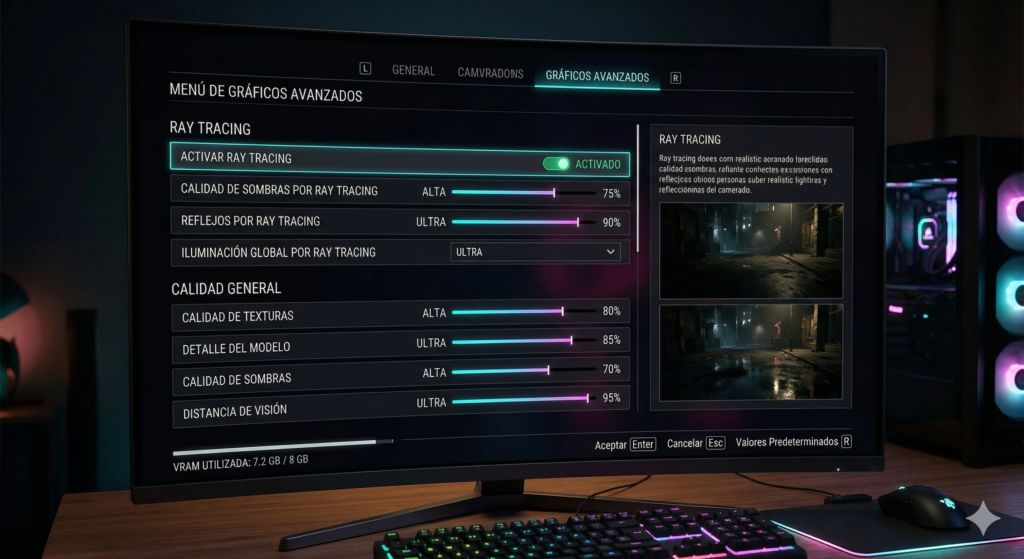
Task: Open the CAMVRADONS tab
Action: click(490, 73)
